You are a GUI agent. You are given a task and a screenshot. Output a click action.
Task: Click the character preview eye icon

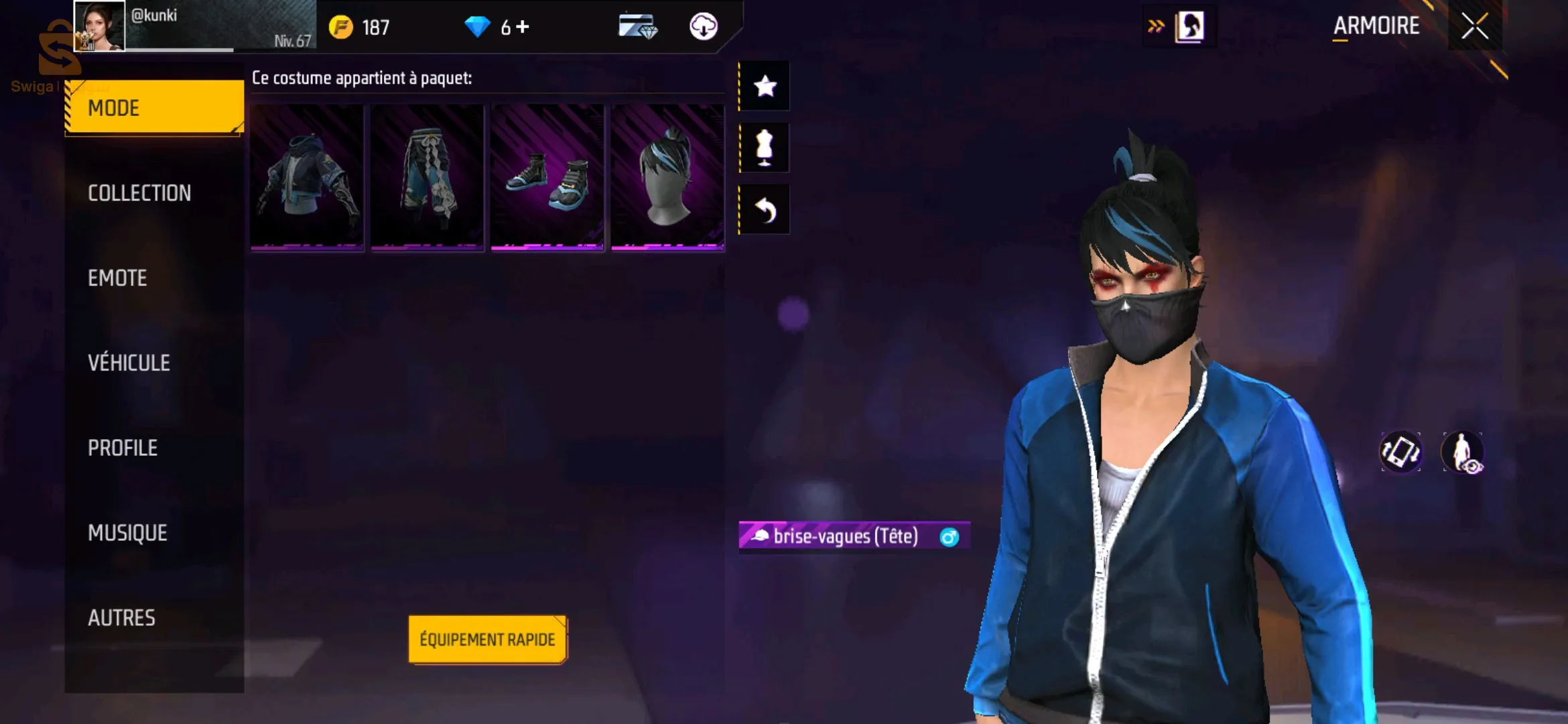[1463, 452]
